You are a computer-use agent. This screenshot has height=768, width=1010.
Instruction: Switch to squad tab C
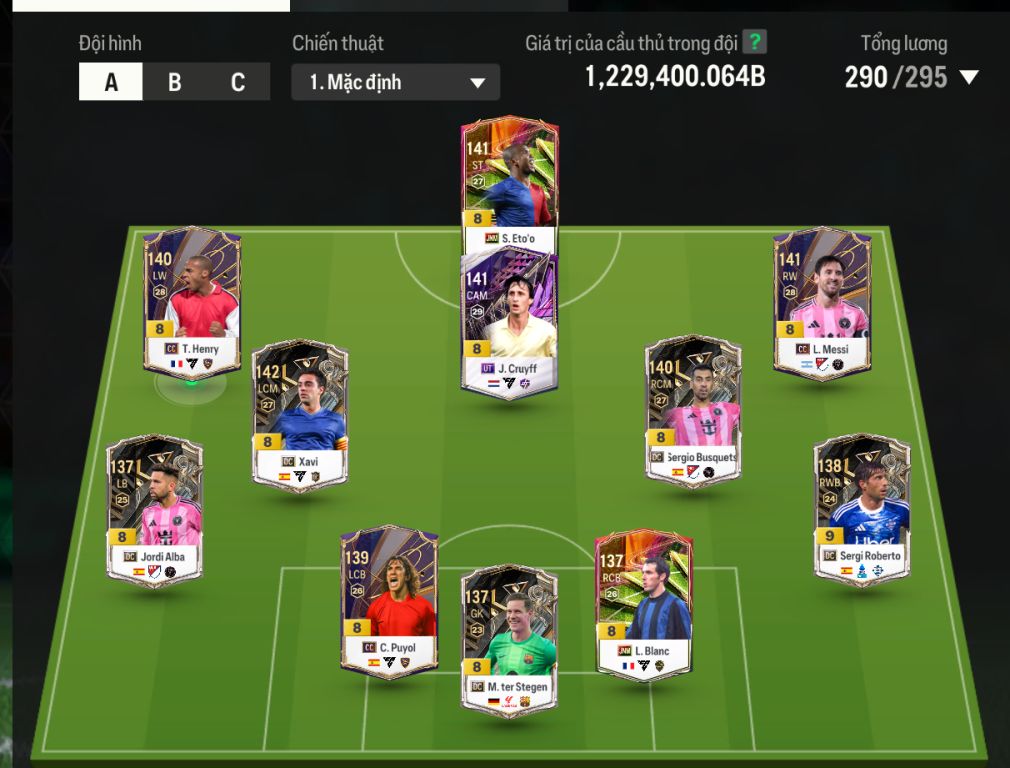238,82
